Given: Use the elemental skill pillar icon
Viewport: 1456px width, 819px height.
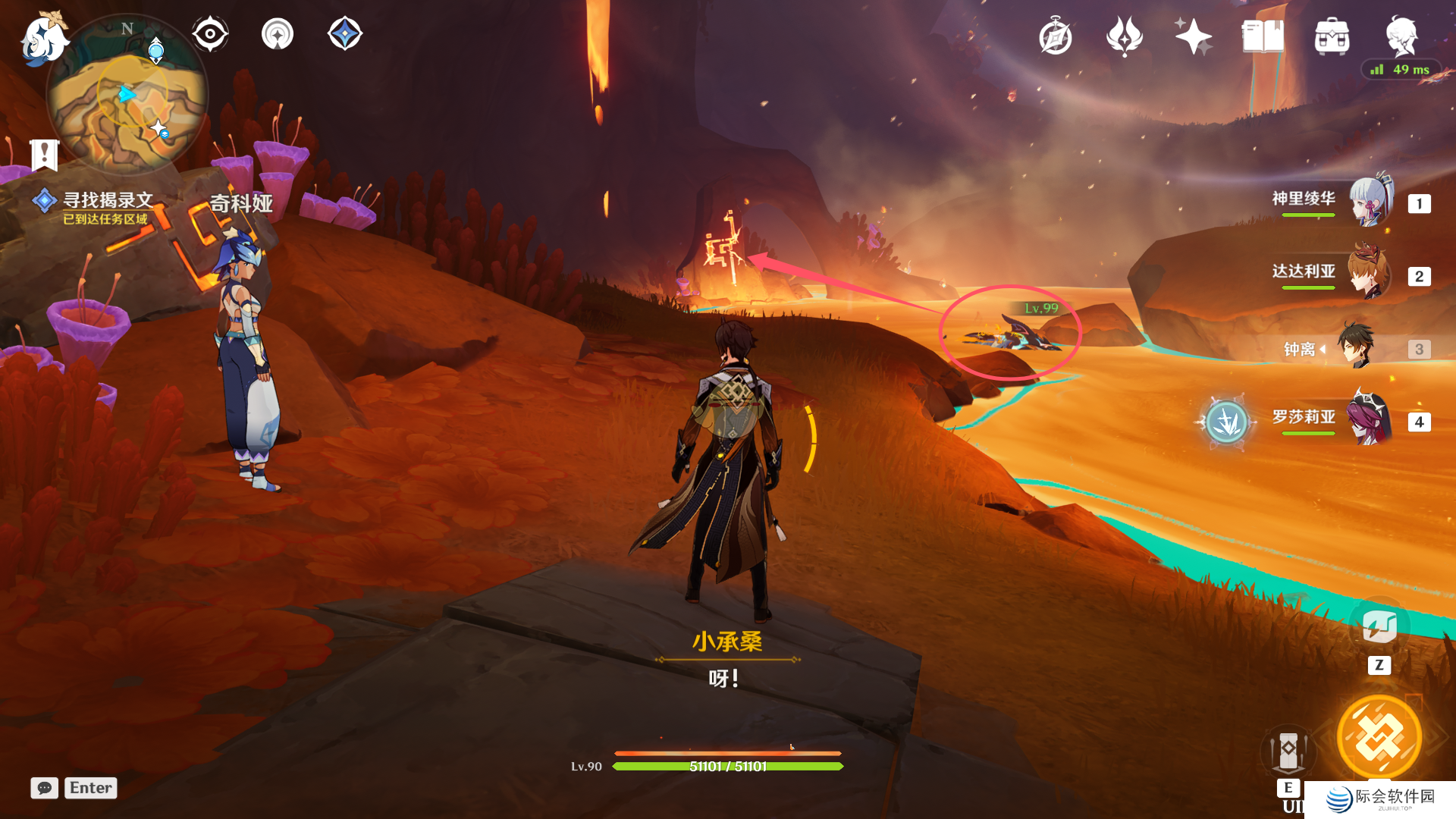Looking at the screenshot, I should tap(1288, 752).
